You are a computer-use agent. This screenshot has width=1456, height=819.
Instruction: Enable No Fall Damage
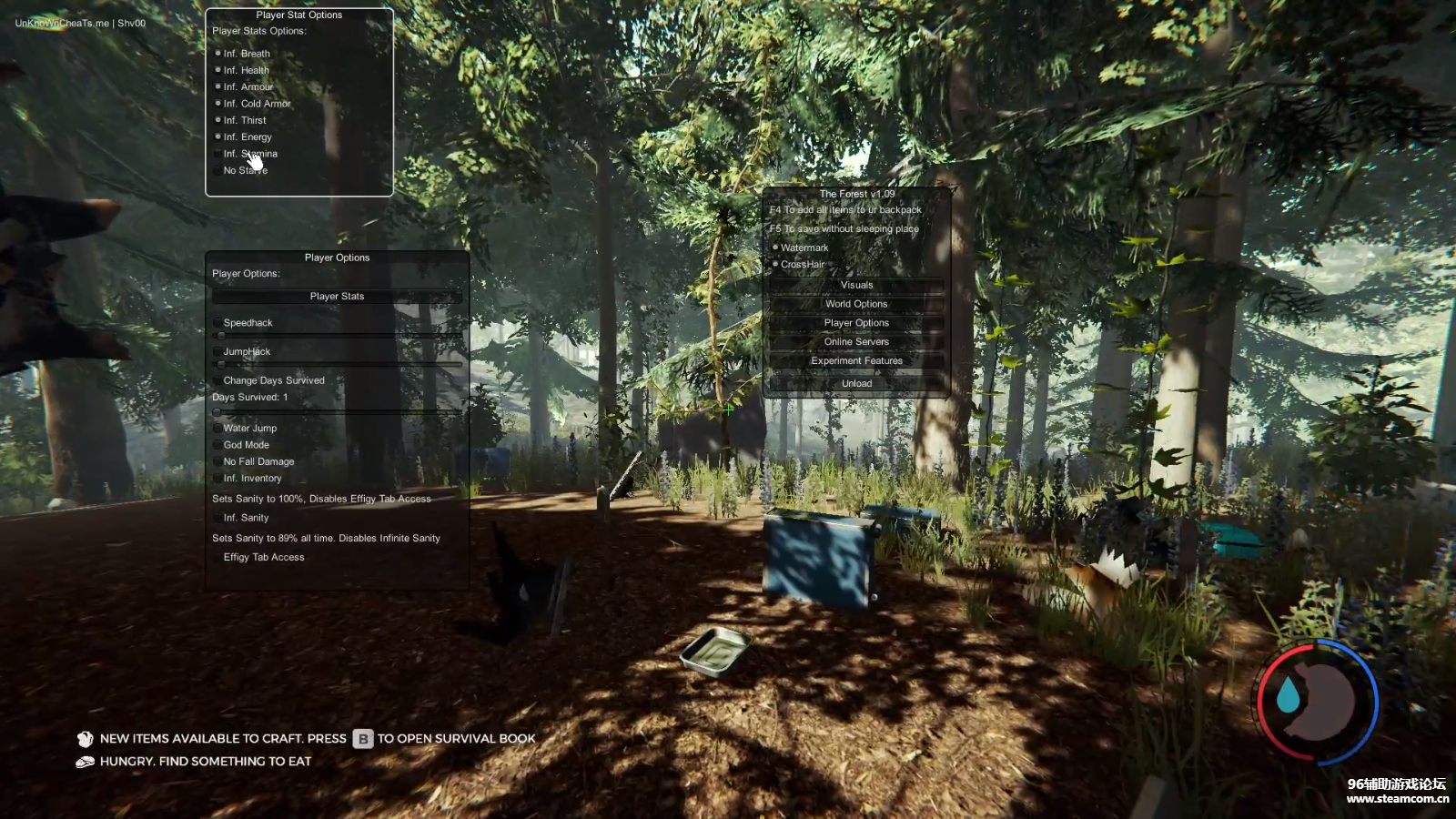tap(218, 462)
